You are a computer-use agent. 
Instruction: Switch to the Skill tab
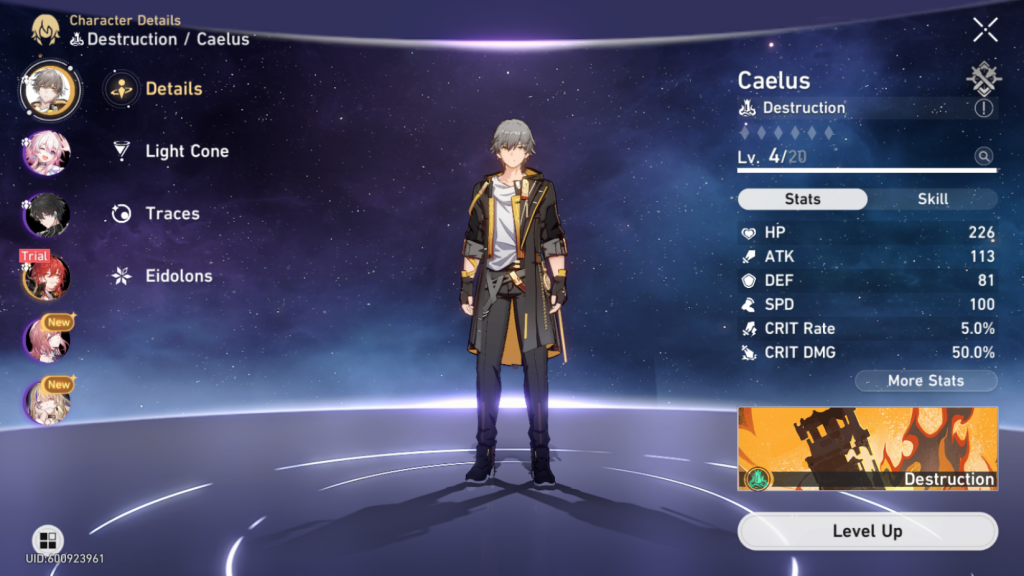[x=932, y=199]
